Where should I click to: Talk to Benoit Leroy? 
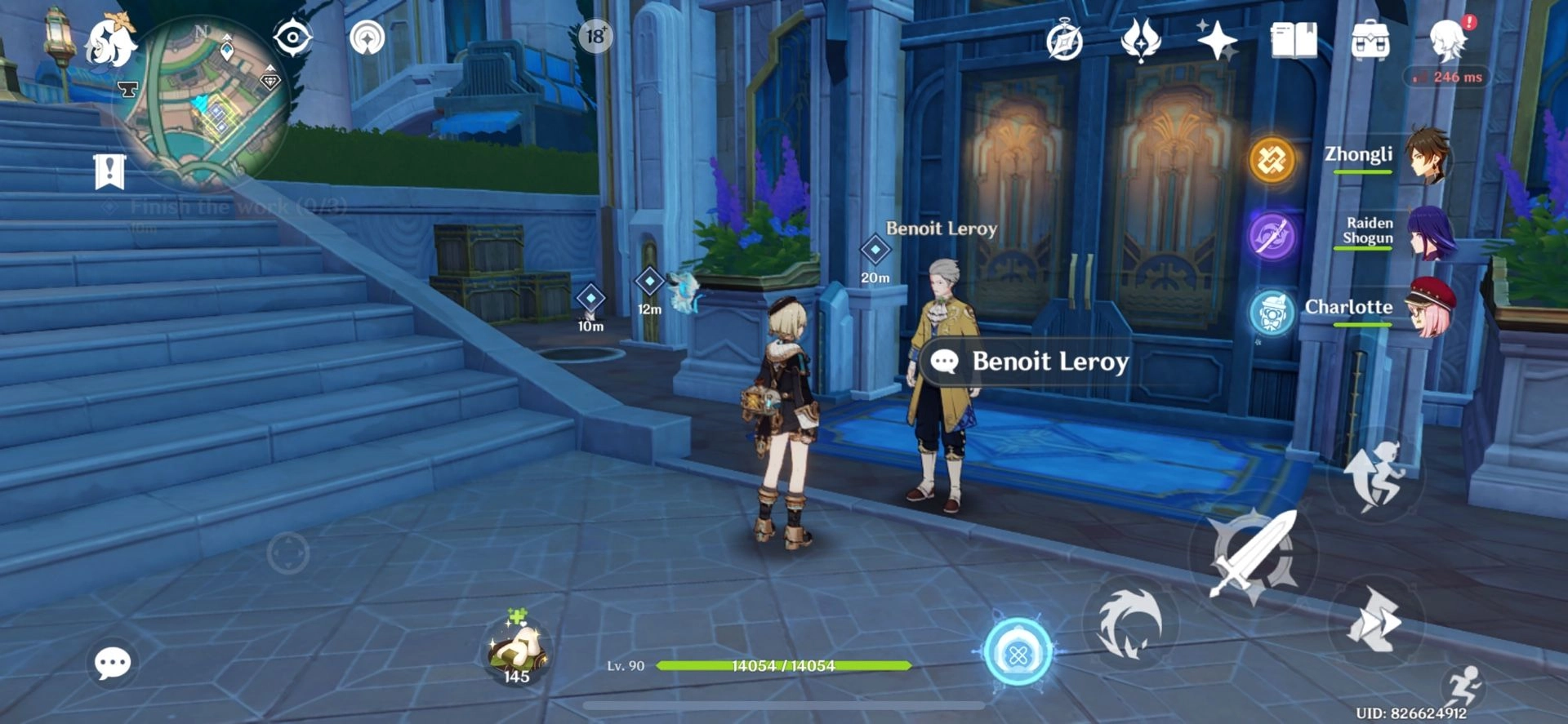[1031, 362]
